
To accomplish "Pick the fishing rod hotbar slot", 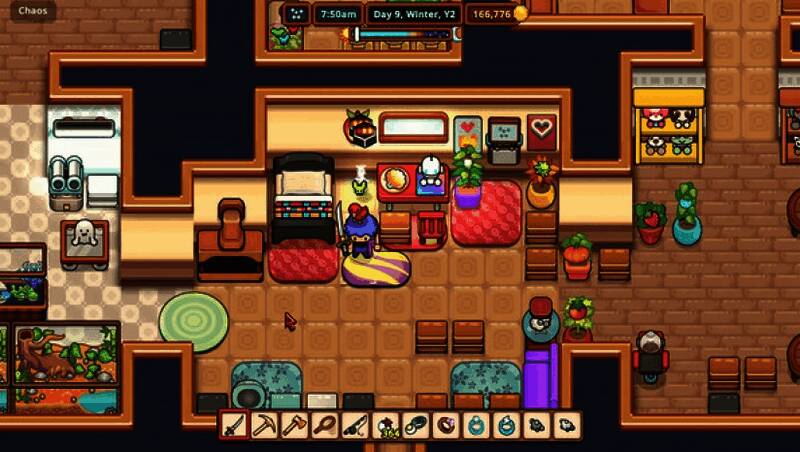I will (x=355, y=425).
